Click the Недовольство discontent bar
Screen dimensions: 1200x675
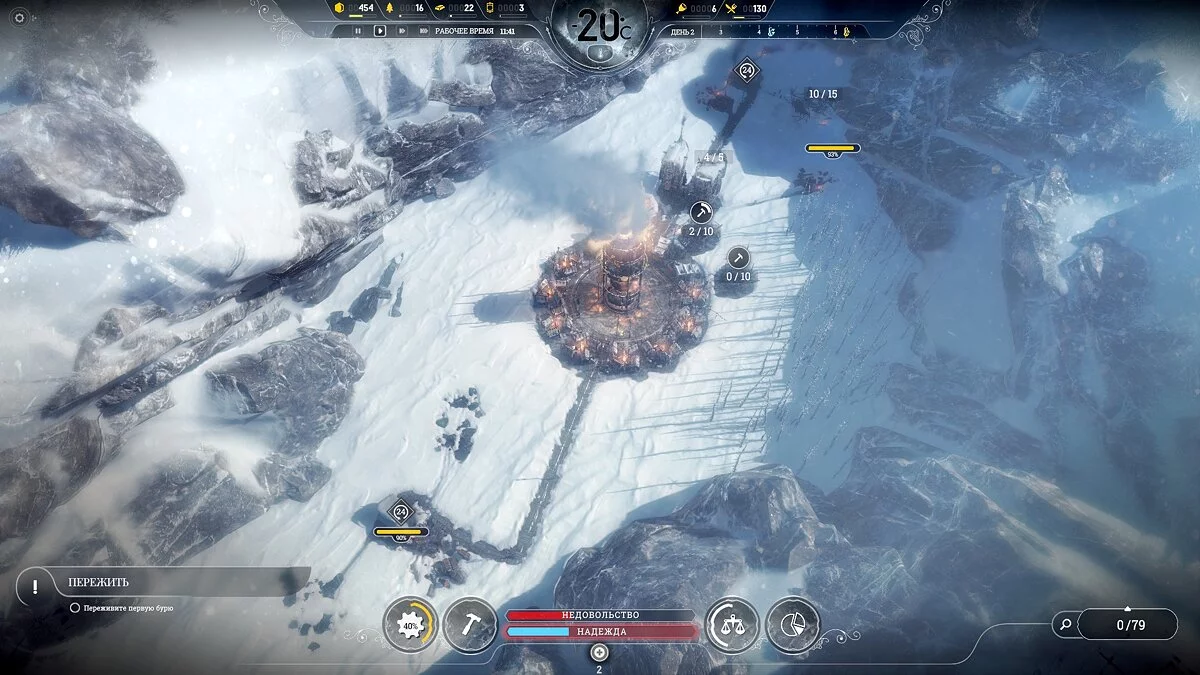click(x=600, y=615)
